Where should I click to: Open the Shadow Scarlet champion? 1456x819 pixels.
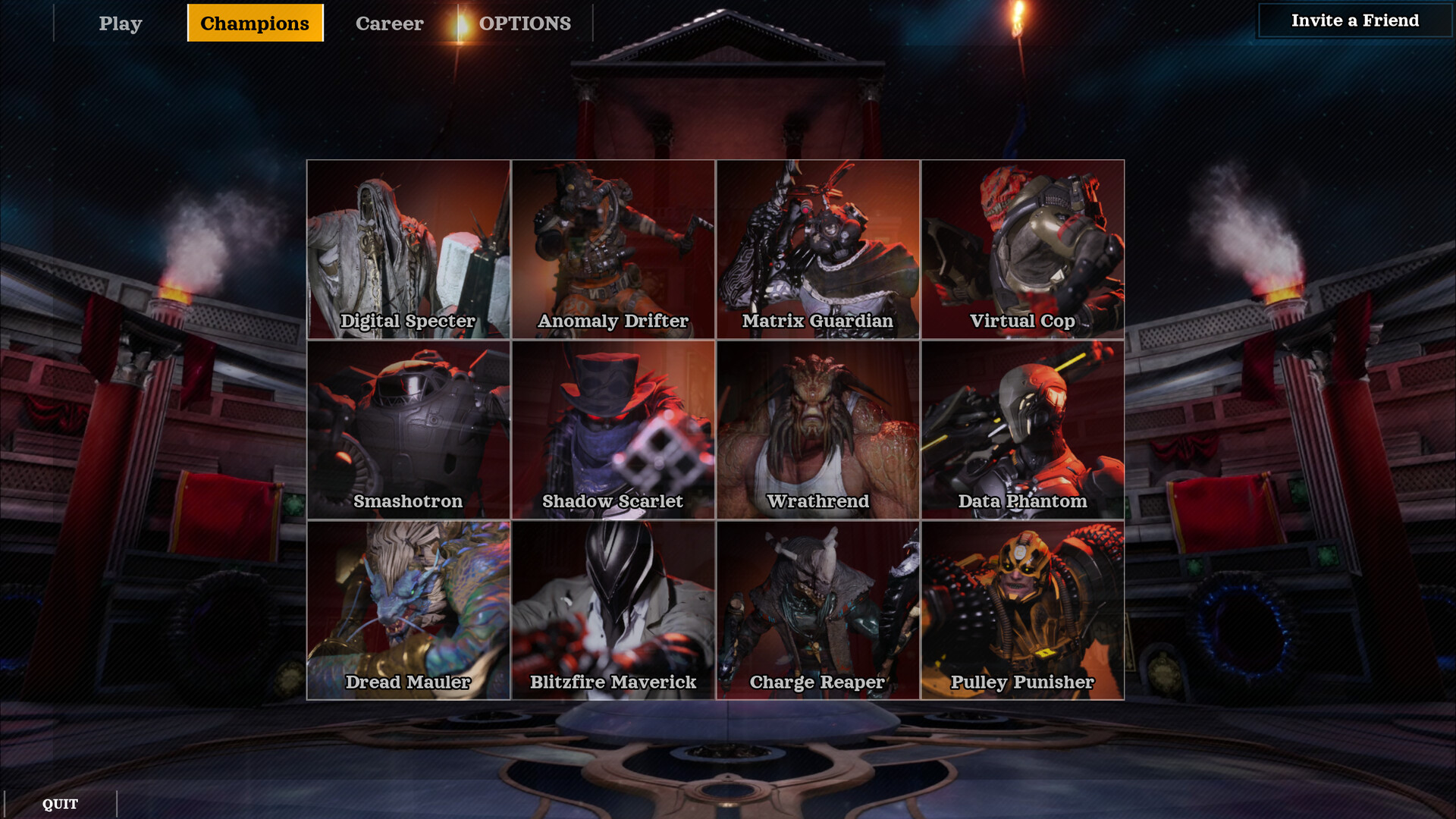(613, 430)
